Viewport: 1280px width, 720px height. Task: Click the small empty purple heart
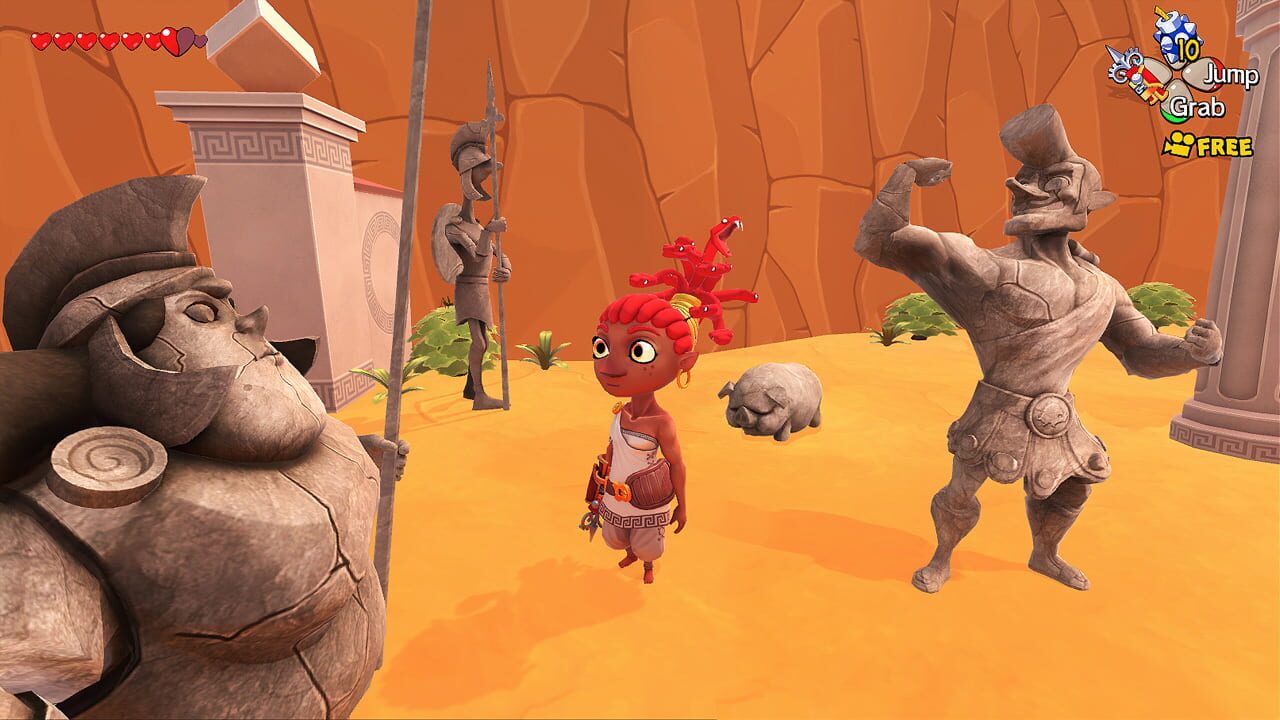201,40
